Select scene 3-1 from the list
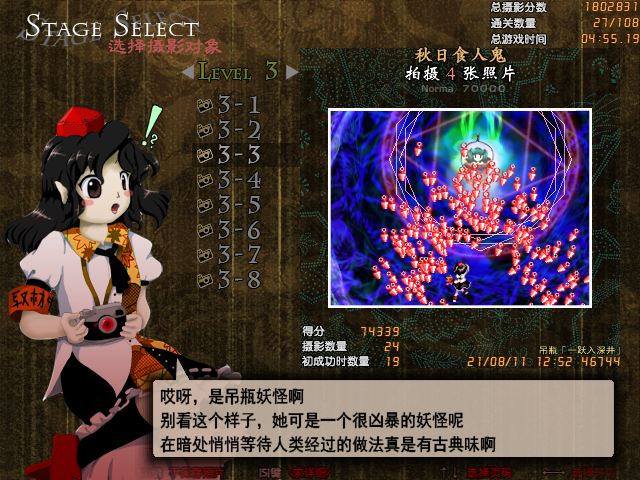The height and width of the screenshot is (480, 640). pyautogui.click(x=230, y=104)
